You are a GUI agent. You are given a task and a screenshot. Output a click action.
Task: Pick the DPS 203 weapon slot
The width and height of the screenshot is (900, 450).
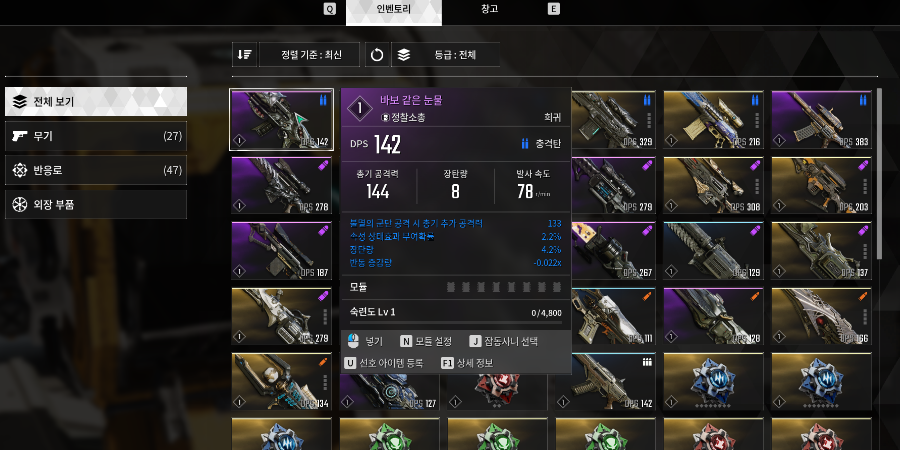(824, 186)
